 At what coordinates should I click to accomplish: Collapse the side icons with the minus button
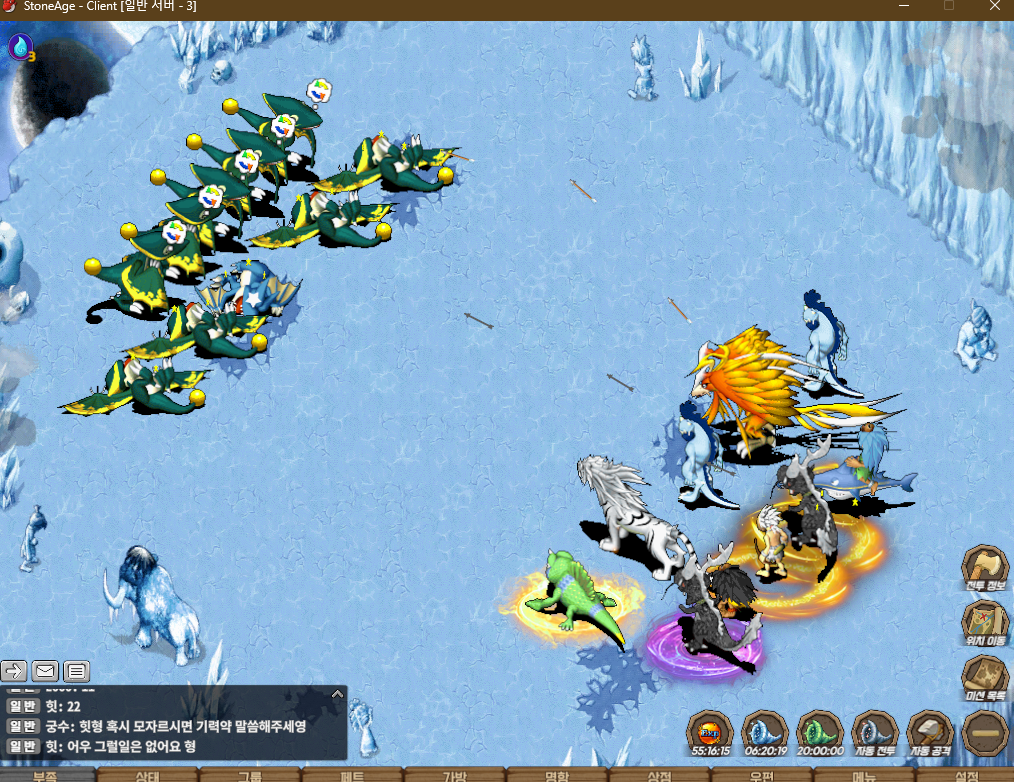(984, 733)
